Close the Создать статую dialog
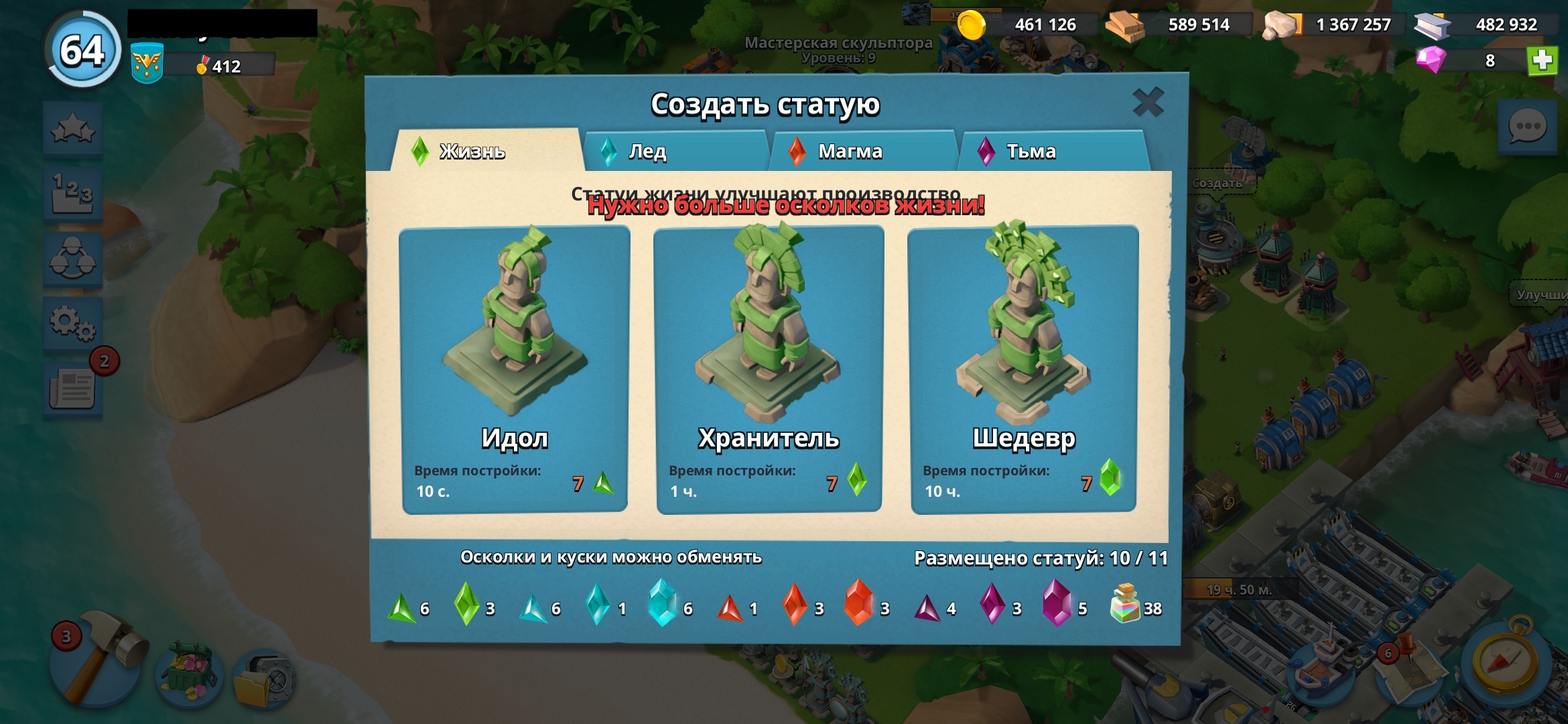 (1147, 103)
